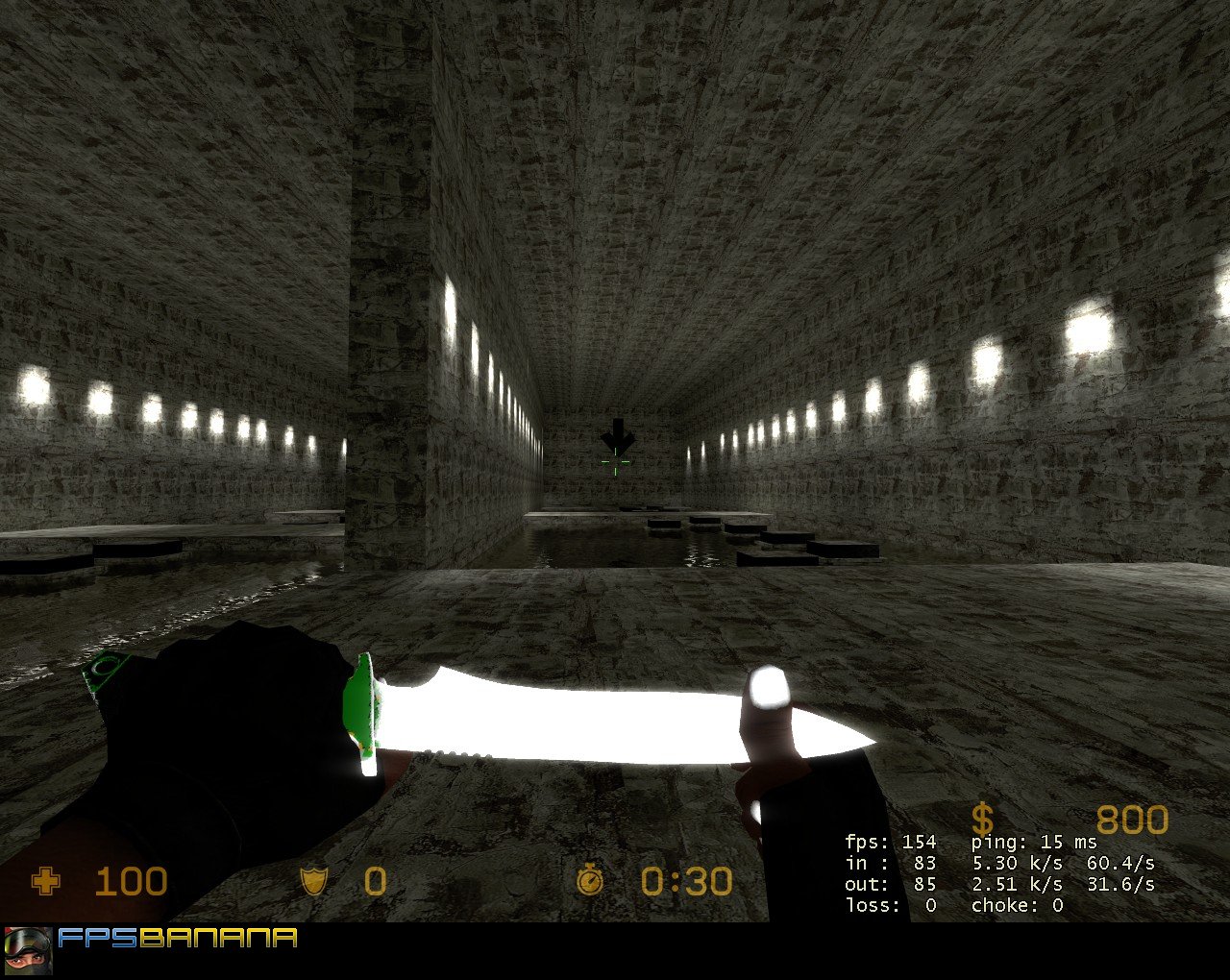1230x980 pixels.
Task: Click the out: 85 network stat
Action: click(x=889, y=883)
